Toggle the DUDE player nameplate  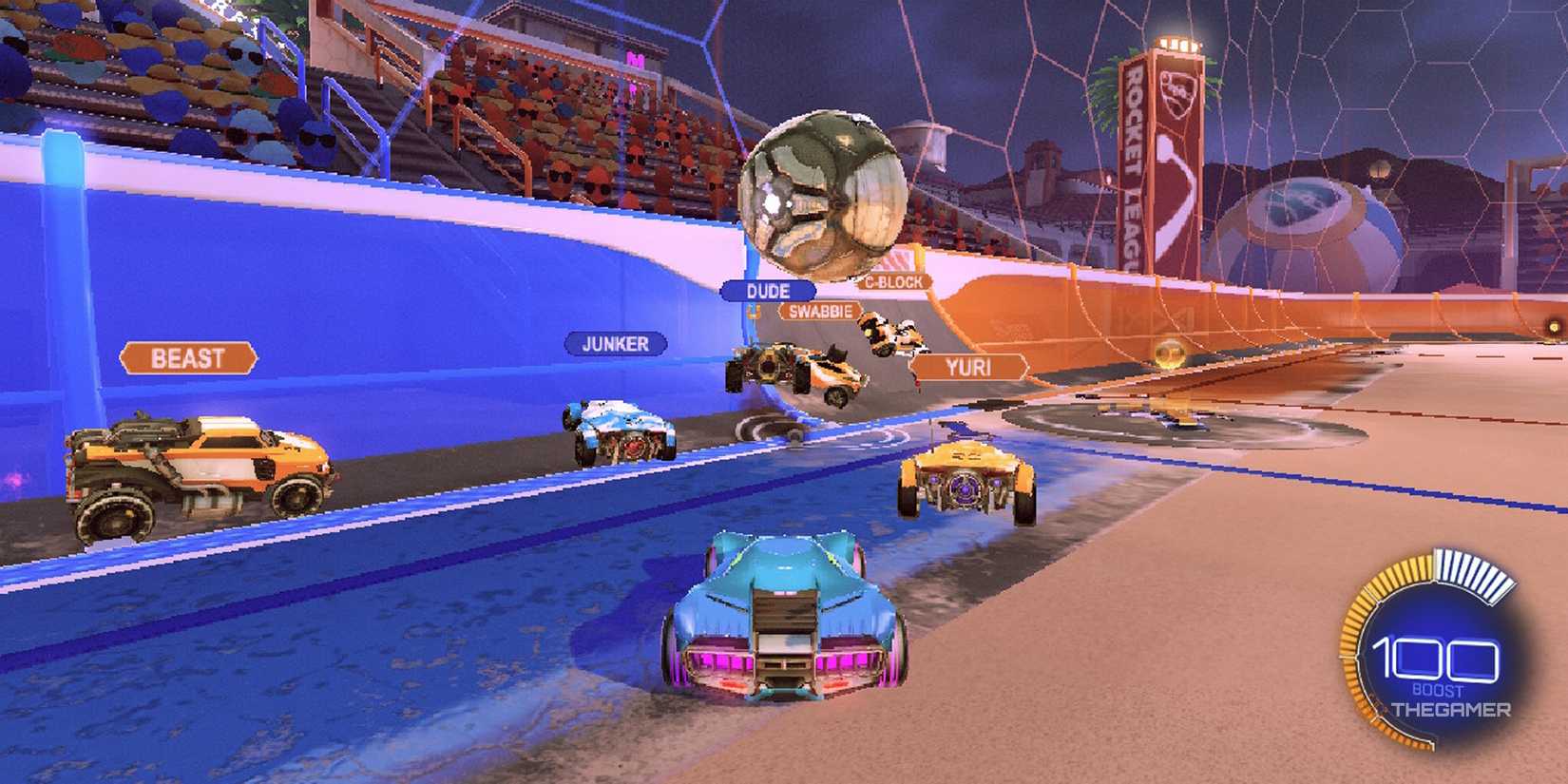pos(772,291)
